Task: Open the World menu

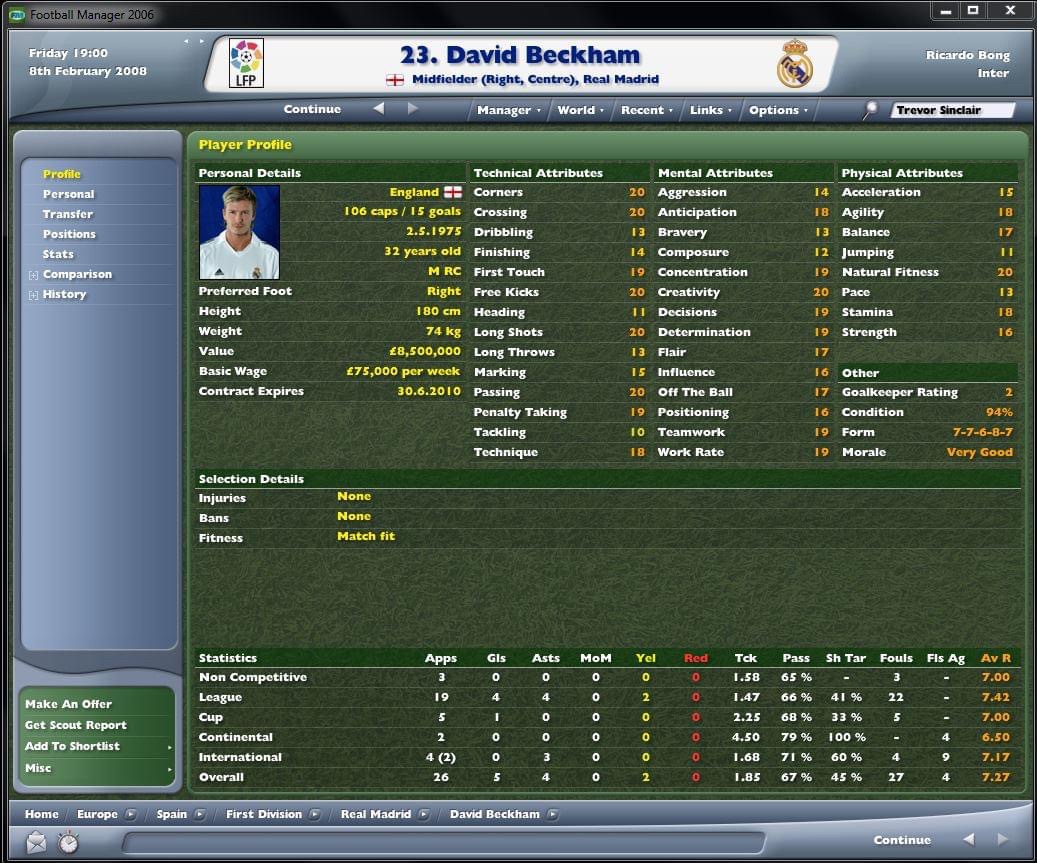Action: tap(580, 110)
